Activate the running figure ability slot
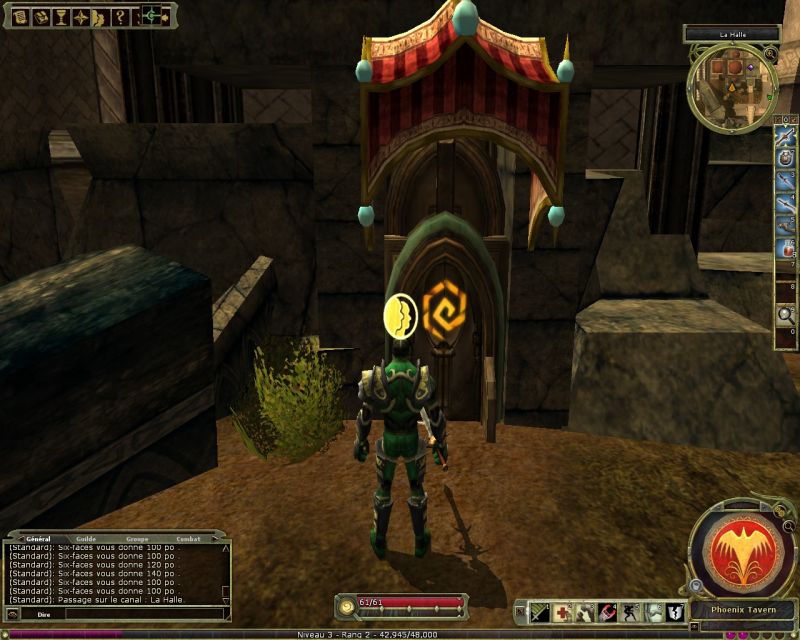Image resolution: width=800 pixels, height=640 pixels. 631,612
